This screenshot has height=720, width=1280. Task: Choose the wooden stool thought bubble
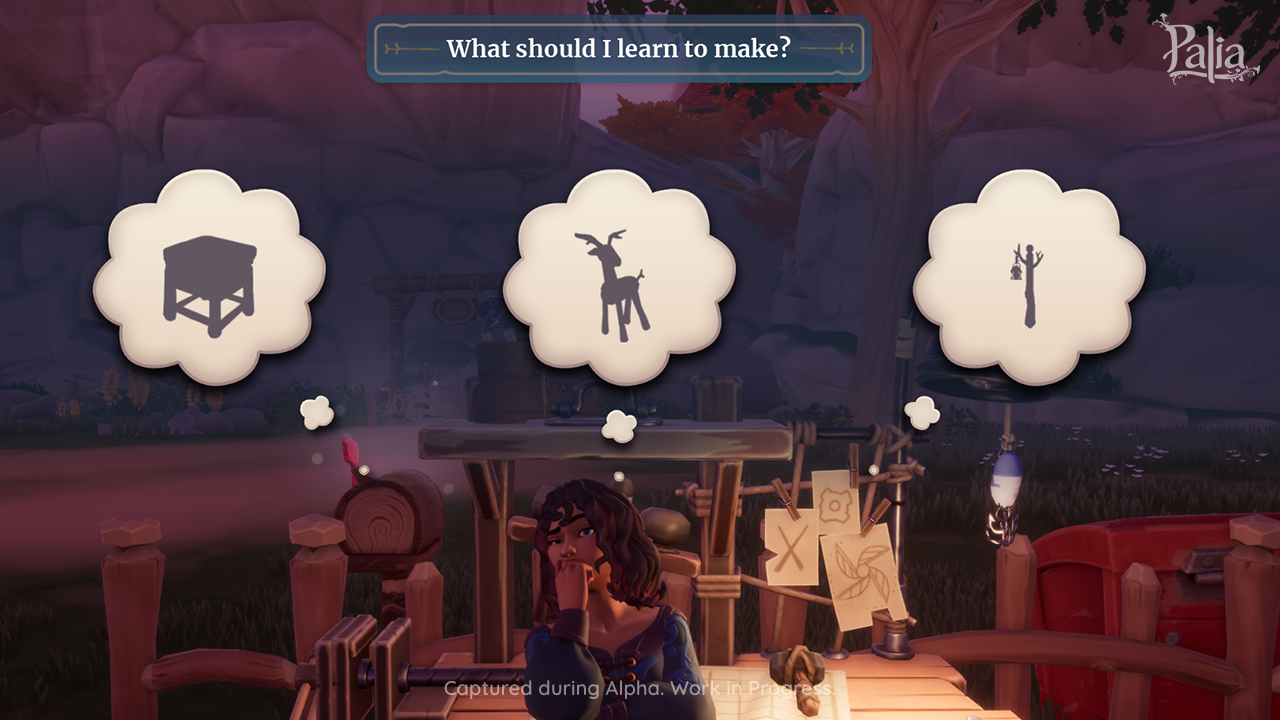point(209,279)
